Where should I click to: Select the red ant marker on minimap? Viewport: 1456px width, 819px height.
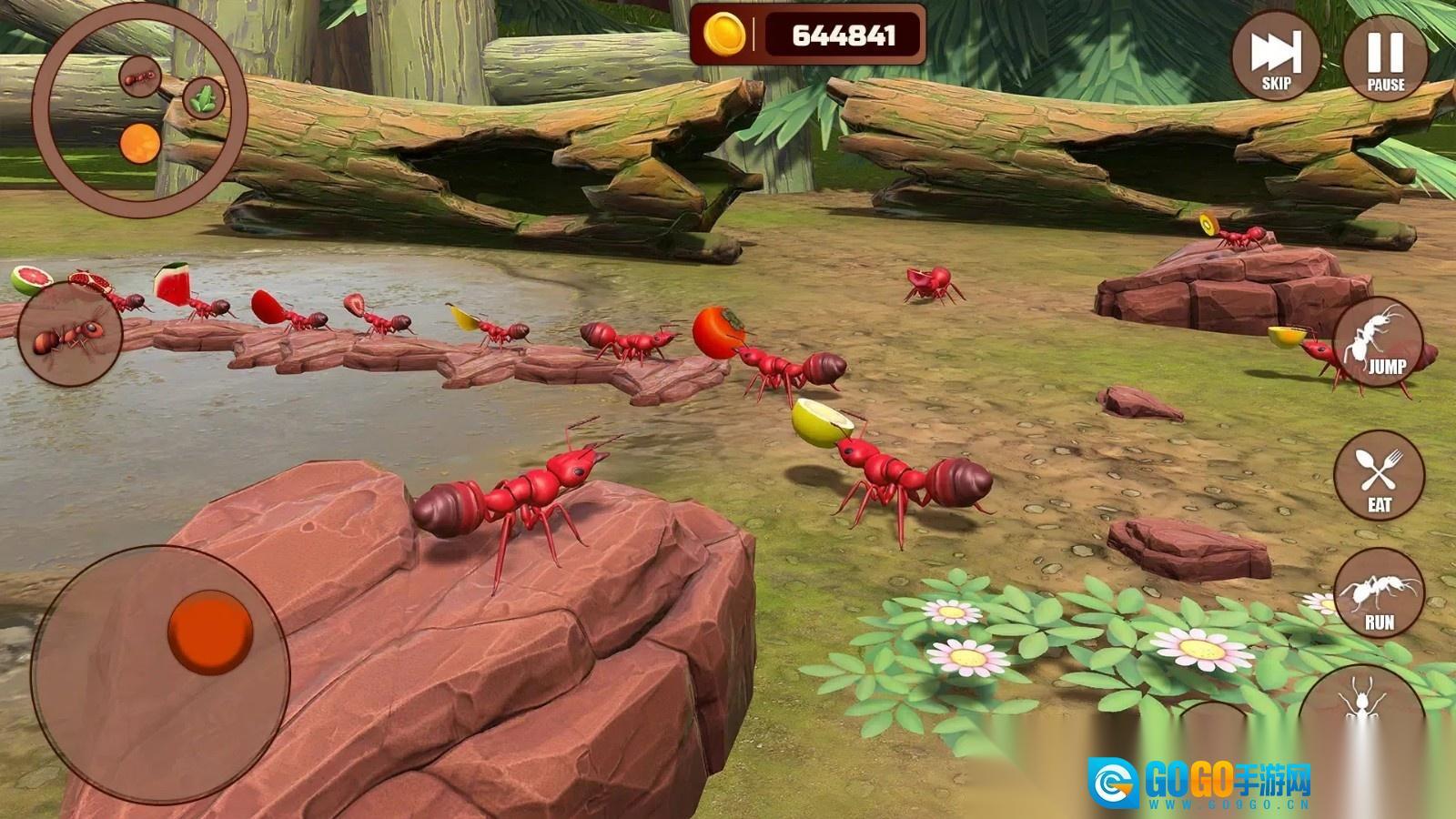coord(141,76)
